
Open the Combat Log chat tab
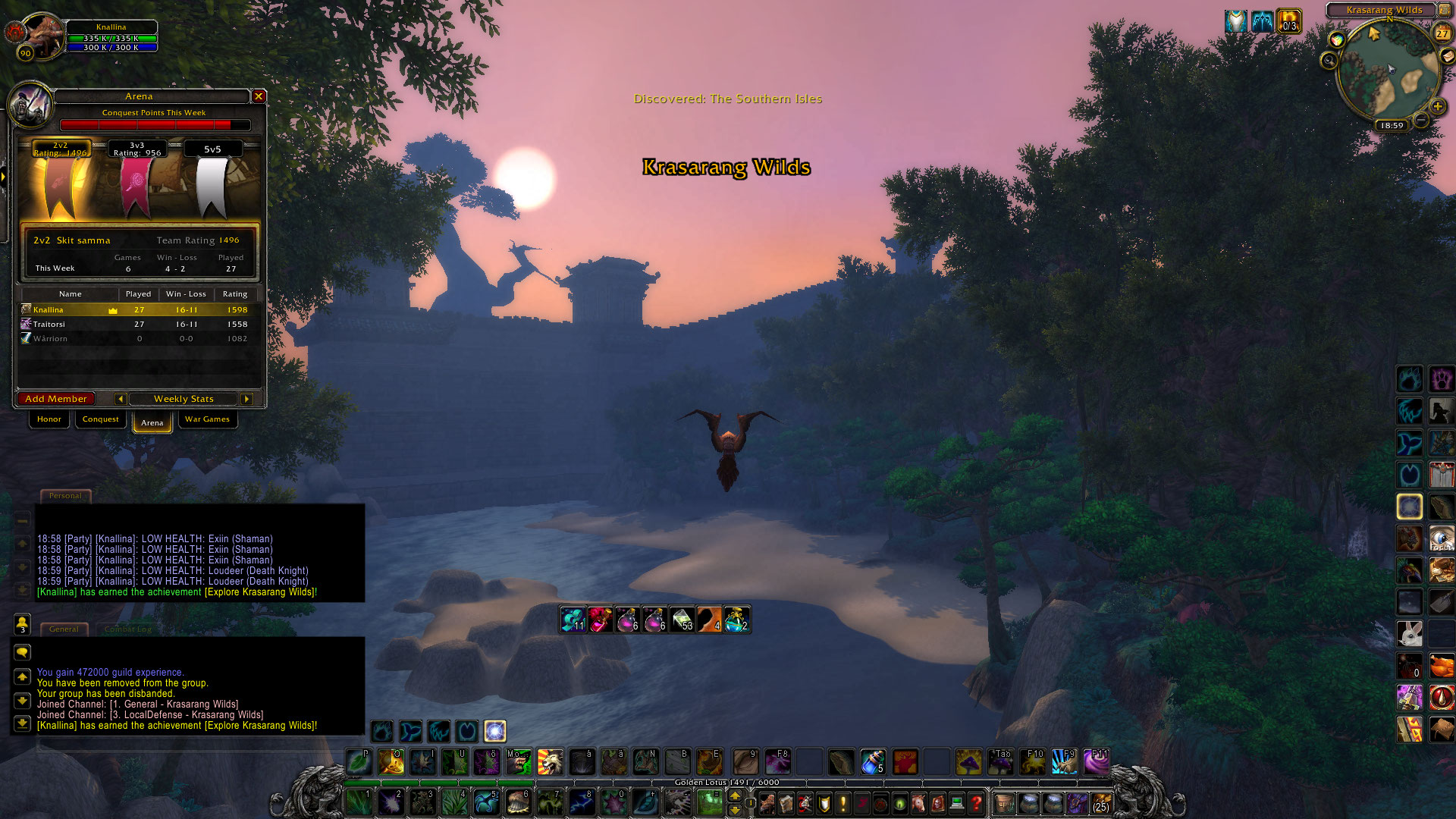[128, 629]
